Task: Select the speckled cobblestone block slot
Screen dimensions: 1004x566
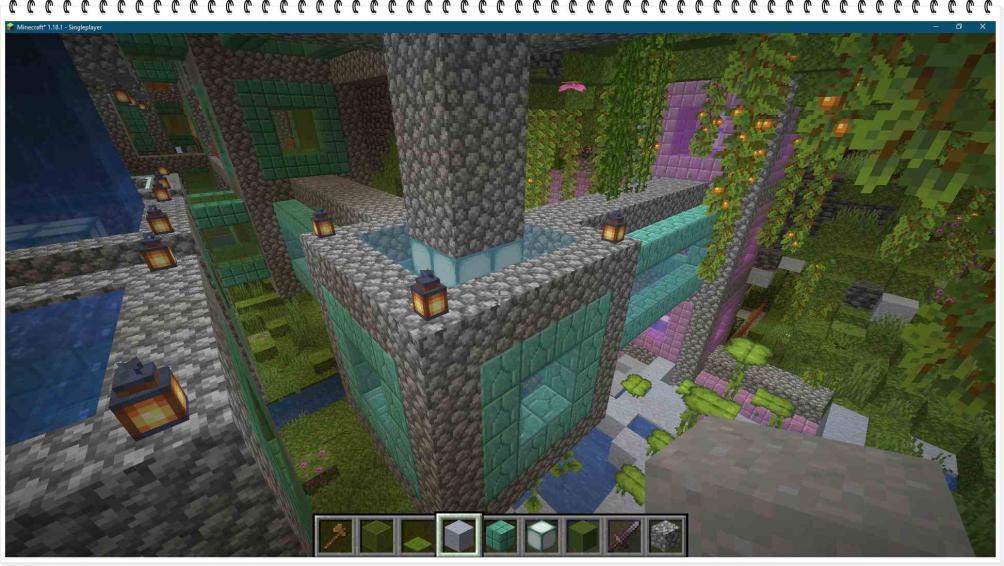Action: [x=664, y=536]
